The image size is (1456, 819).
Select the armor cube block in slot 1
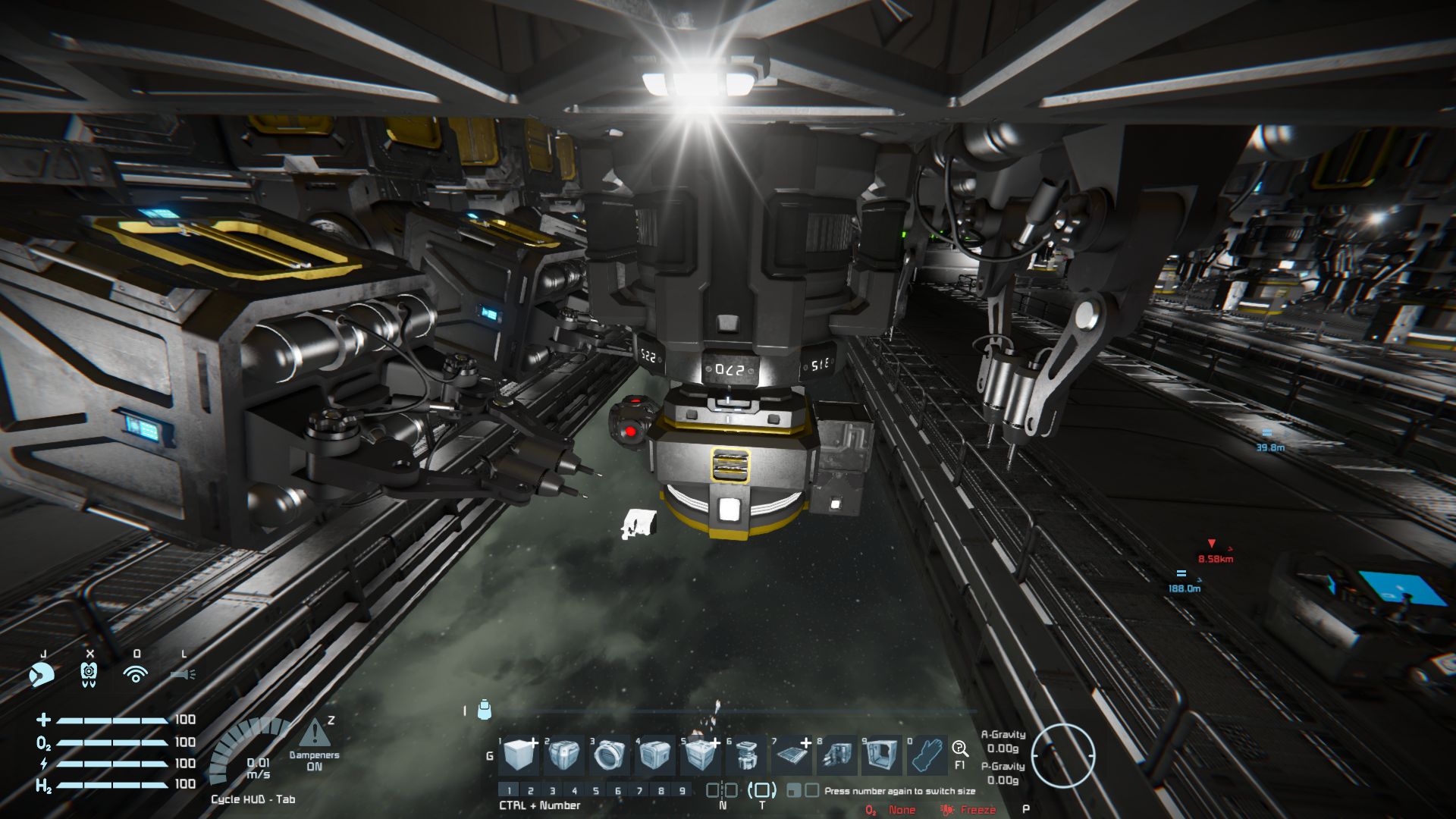[520, 755]
